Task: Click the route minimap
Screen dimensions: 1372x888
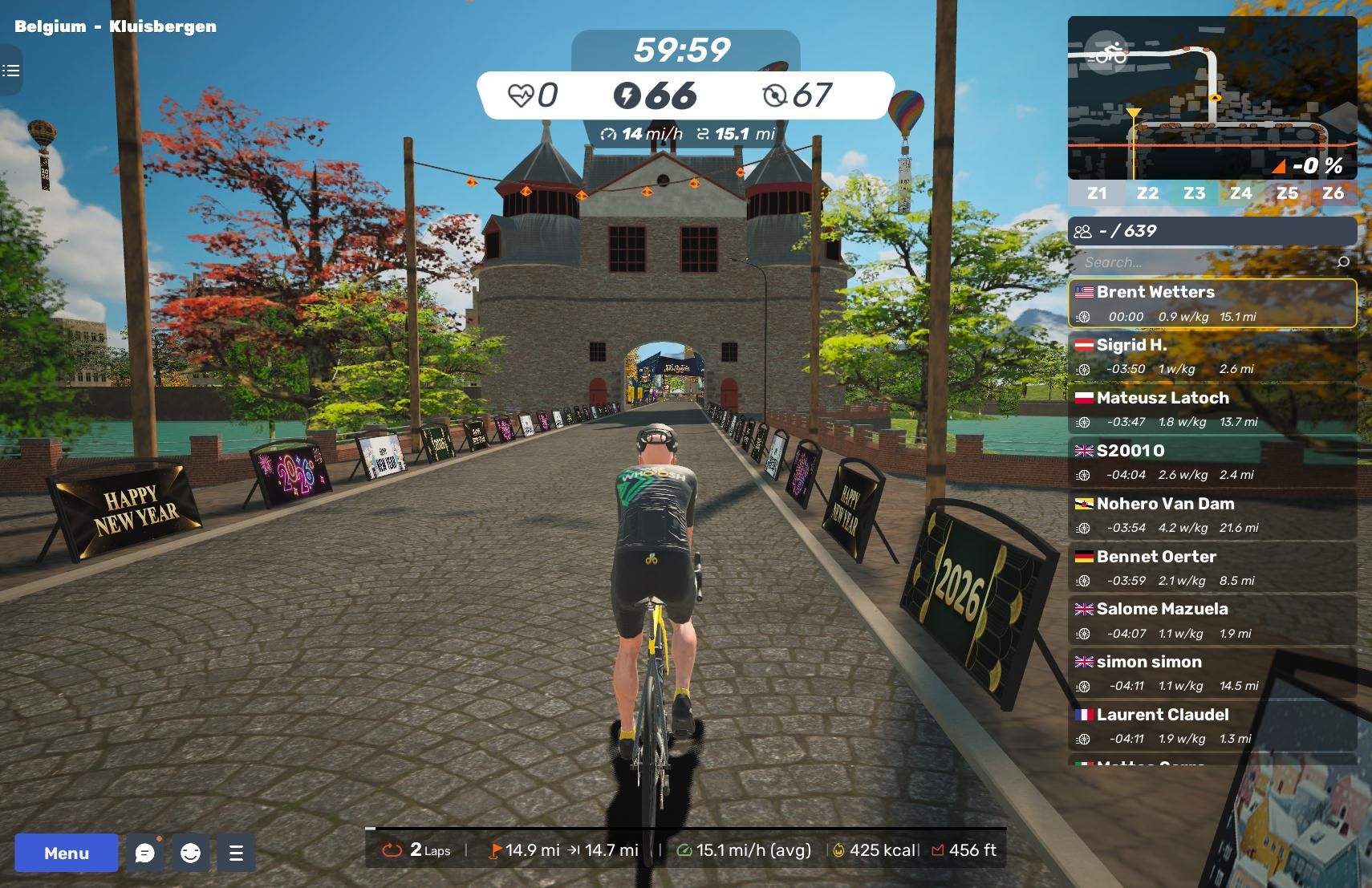Action: [x=1212, y=98]
